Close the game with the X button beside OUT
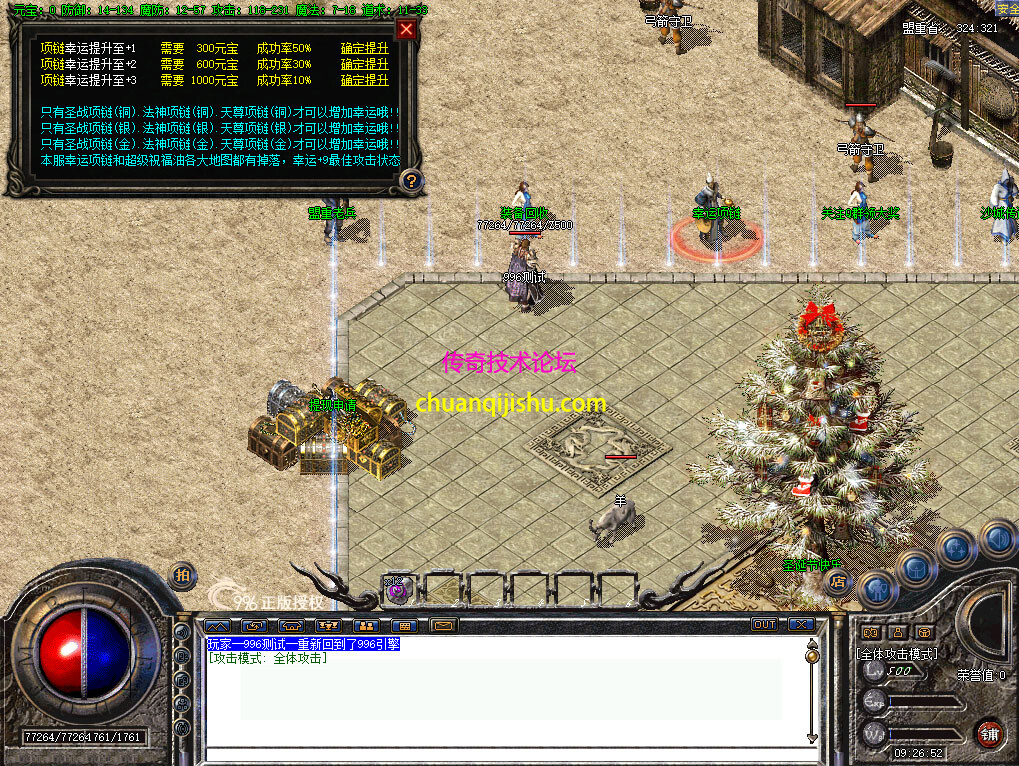The height and width of the screenshot is (766, 1019). coord(801,625)
